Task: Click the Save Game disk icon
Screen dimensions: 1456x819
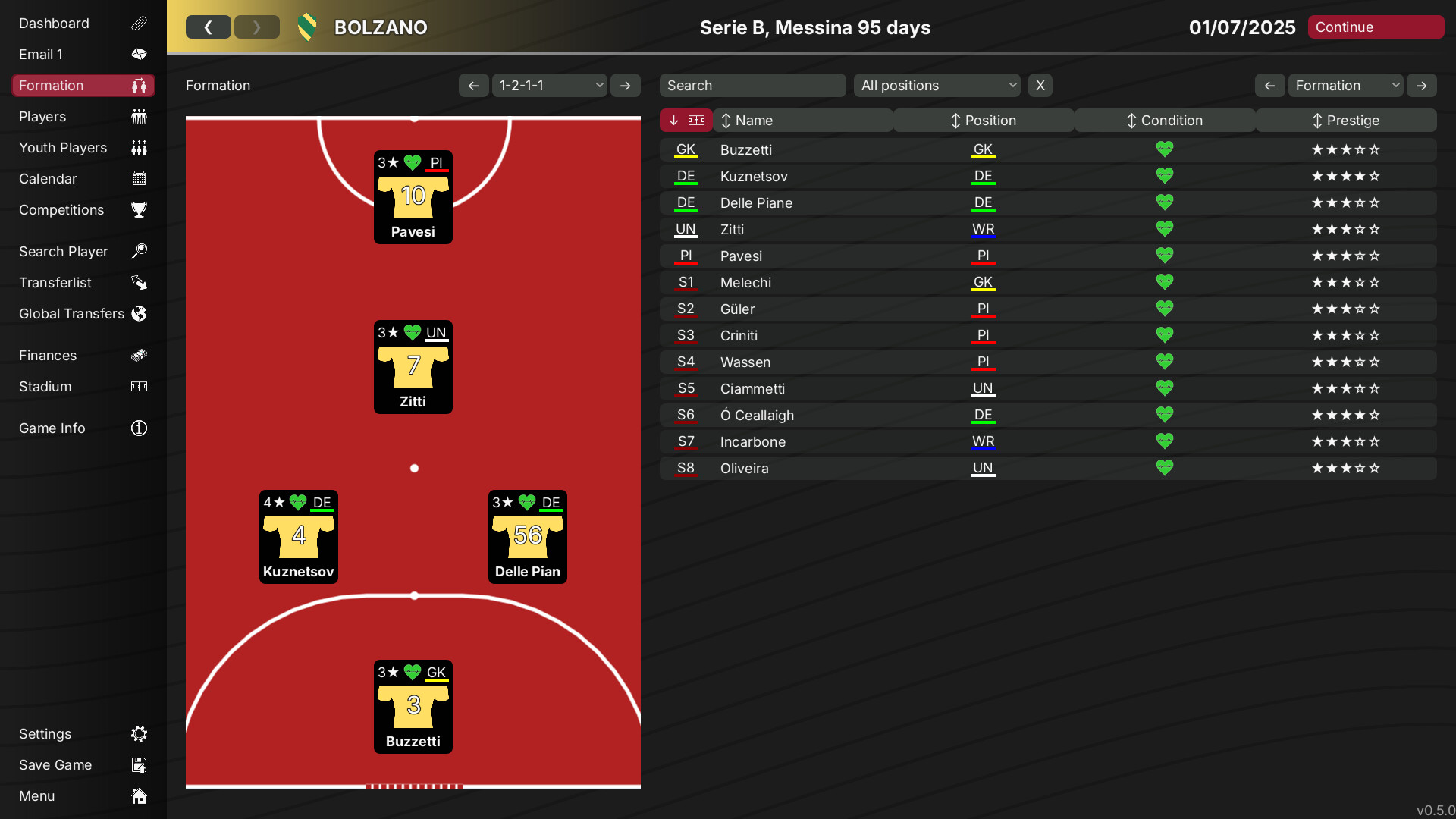Action: pyautogui.click(x=139, y=764)
